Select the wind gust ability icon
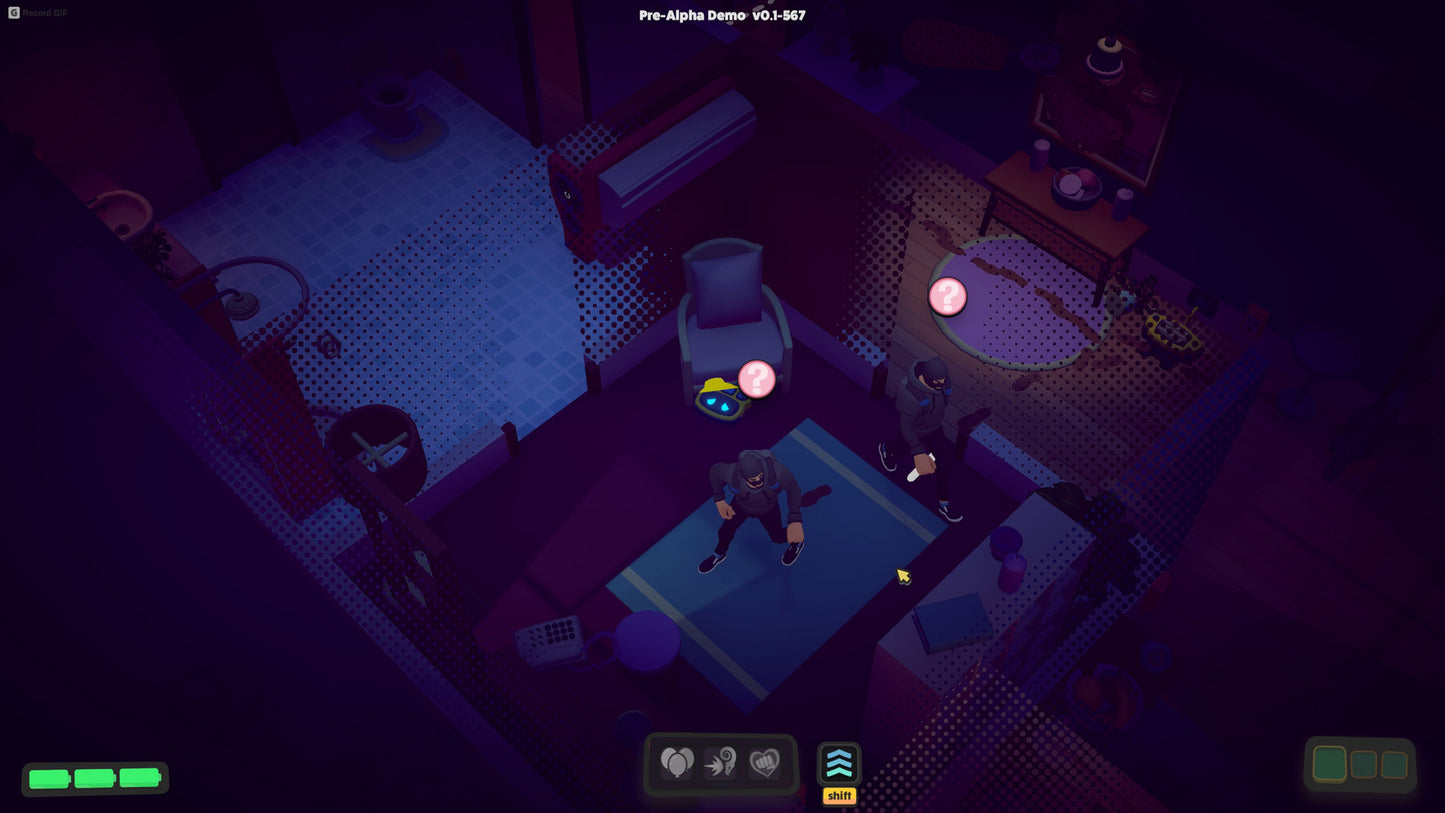 (722, 762)
